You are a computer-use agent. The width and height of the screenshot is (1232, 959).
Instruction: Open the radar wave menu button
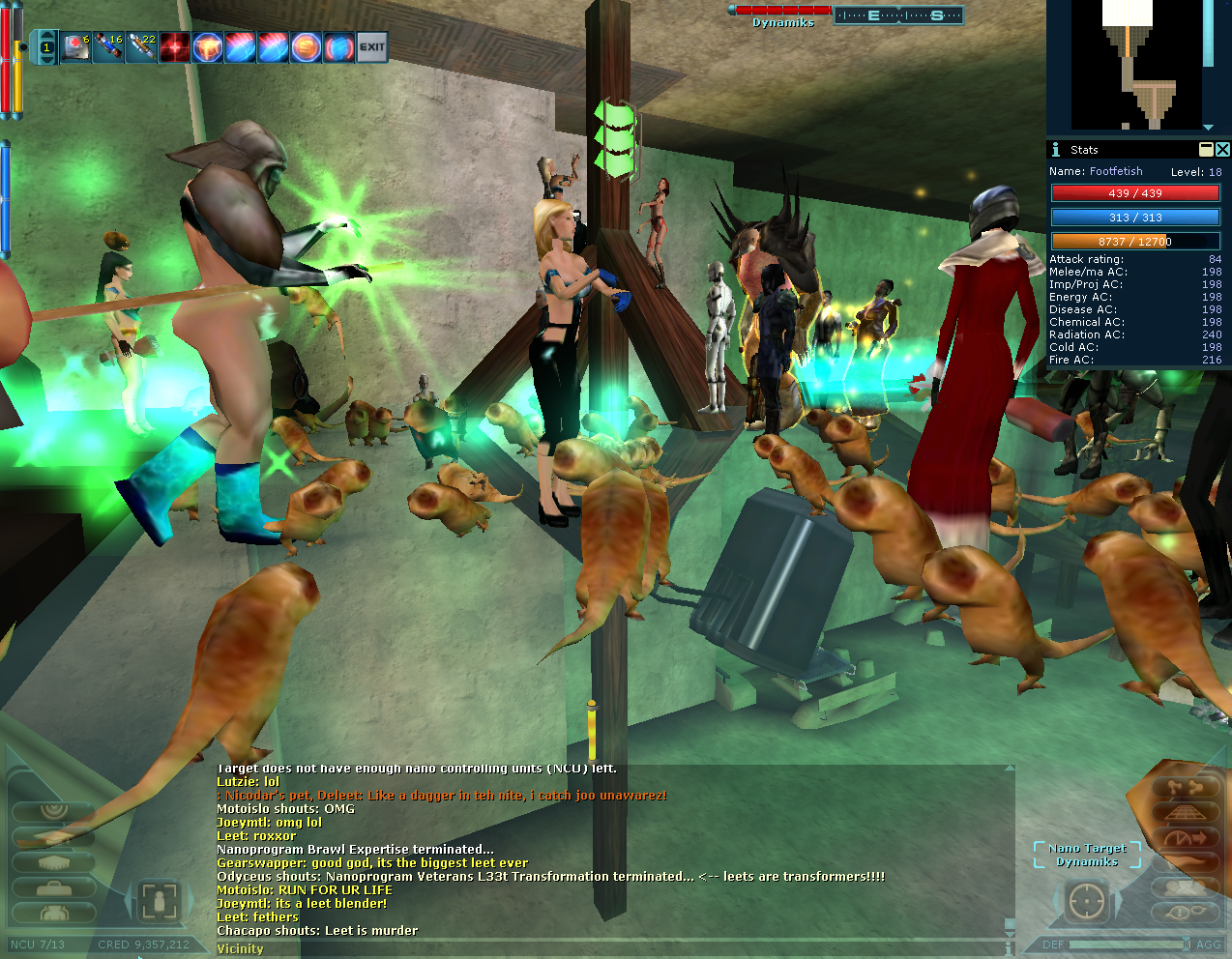pyautogui.click(x=52, y=812)
